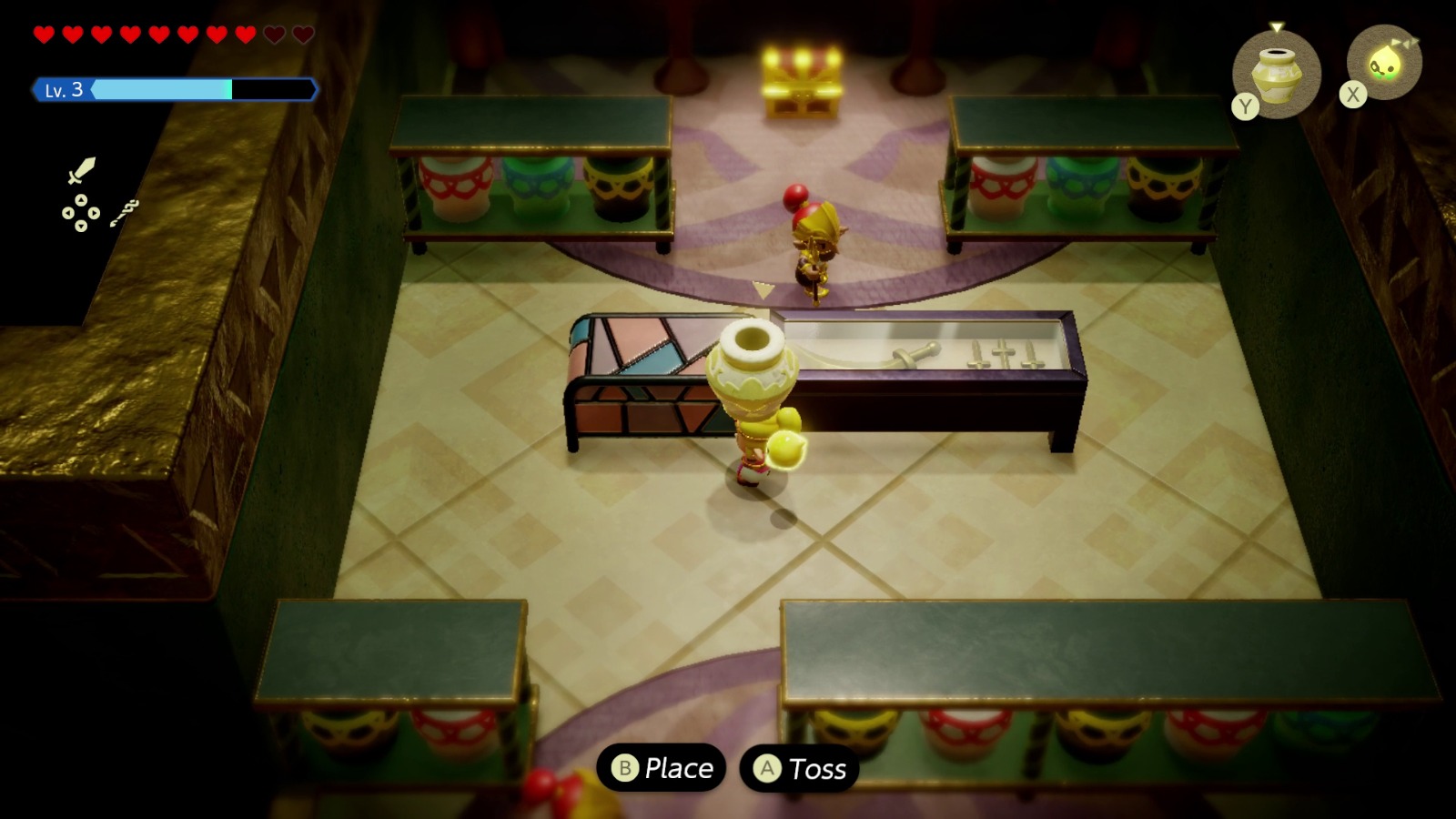Image resolution: width=1456 pixels, height=819 pixels.
Task: Toggle the yellow arrow above the Y pot slot
Action: click(1279, 27)
